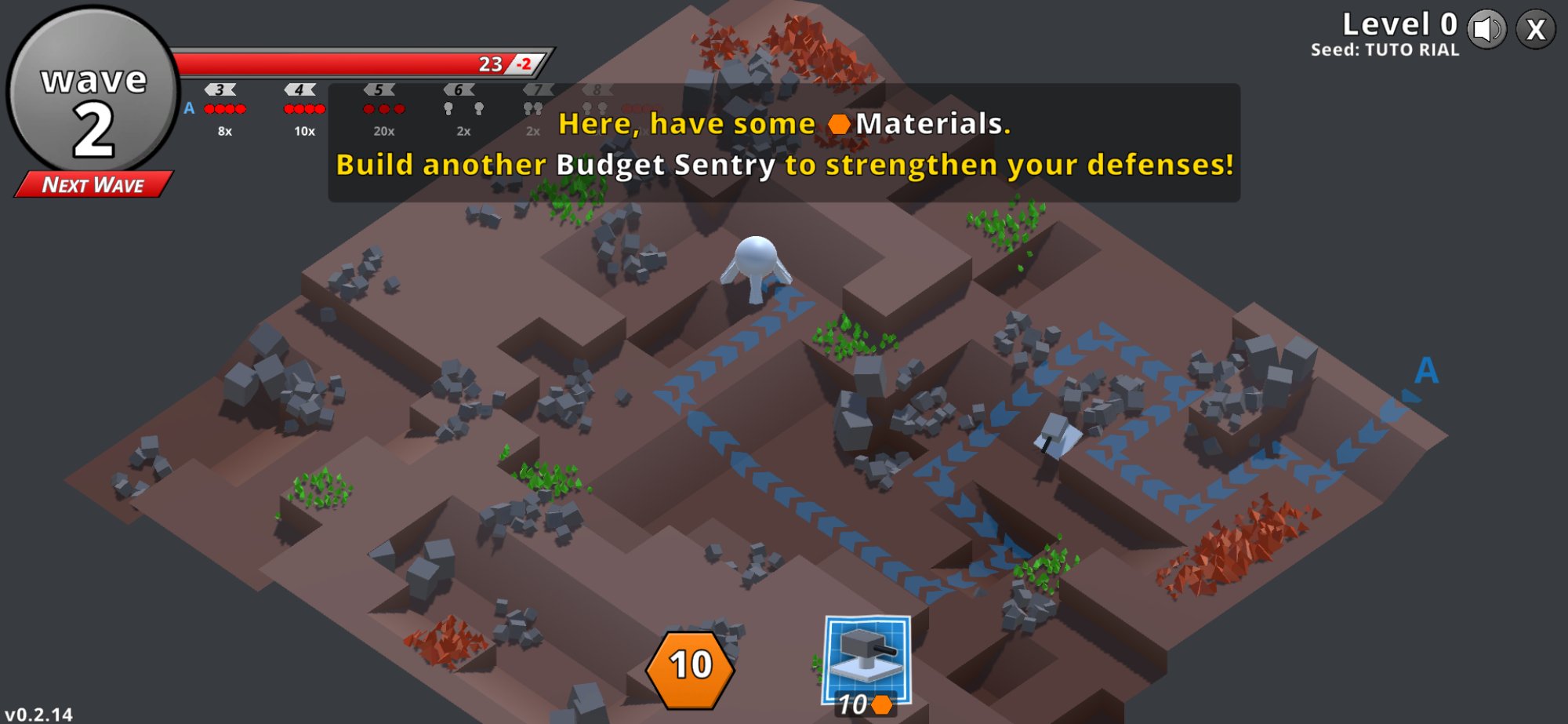Select the wave 5 preview marker

(379, 90)
